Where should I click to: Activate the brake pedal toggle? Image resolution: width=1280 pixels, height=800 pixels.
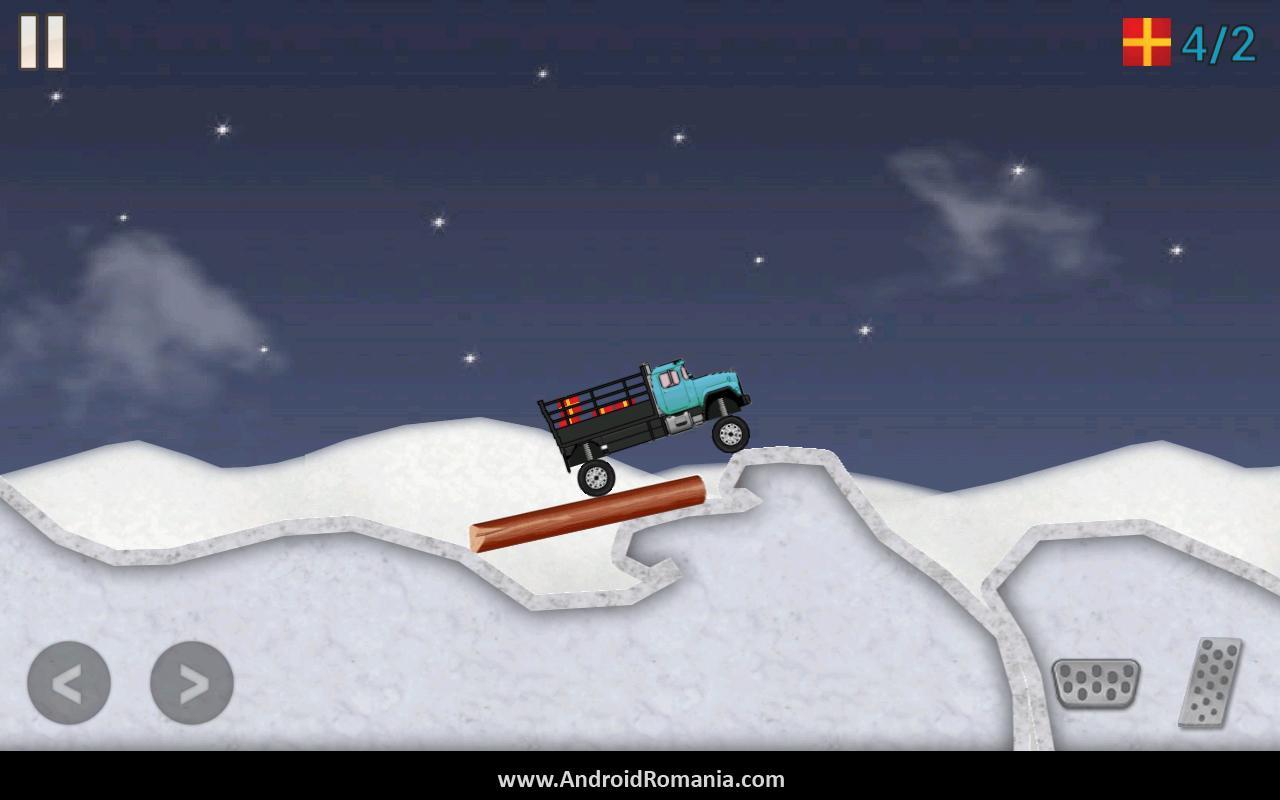[x=1095, y=686]
